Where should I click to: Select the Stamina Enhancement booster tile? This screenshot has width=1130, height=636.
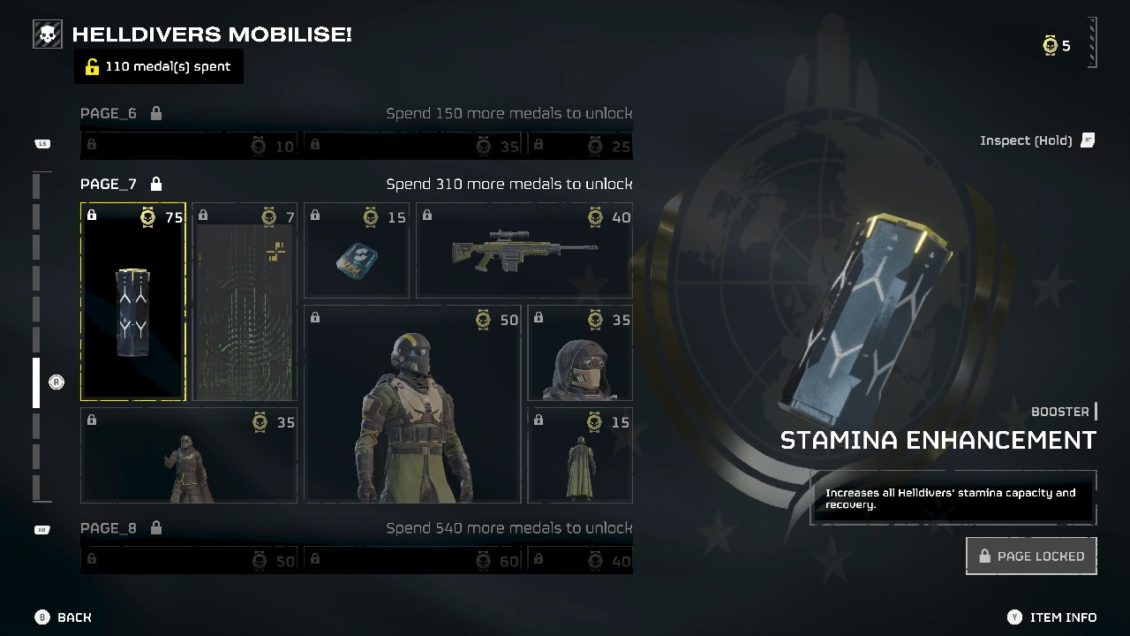click(x=133, y=301)
